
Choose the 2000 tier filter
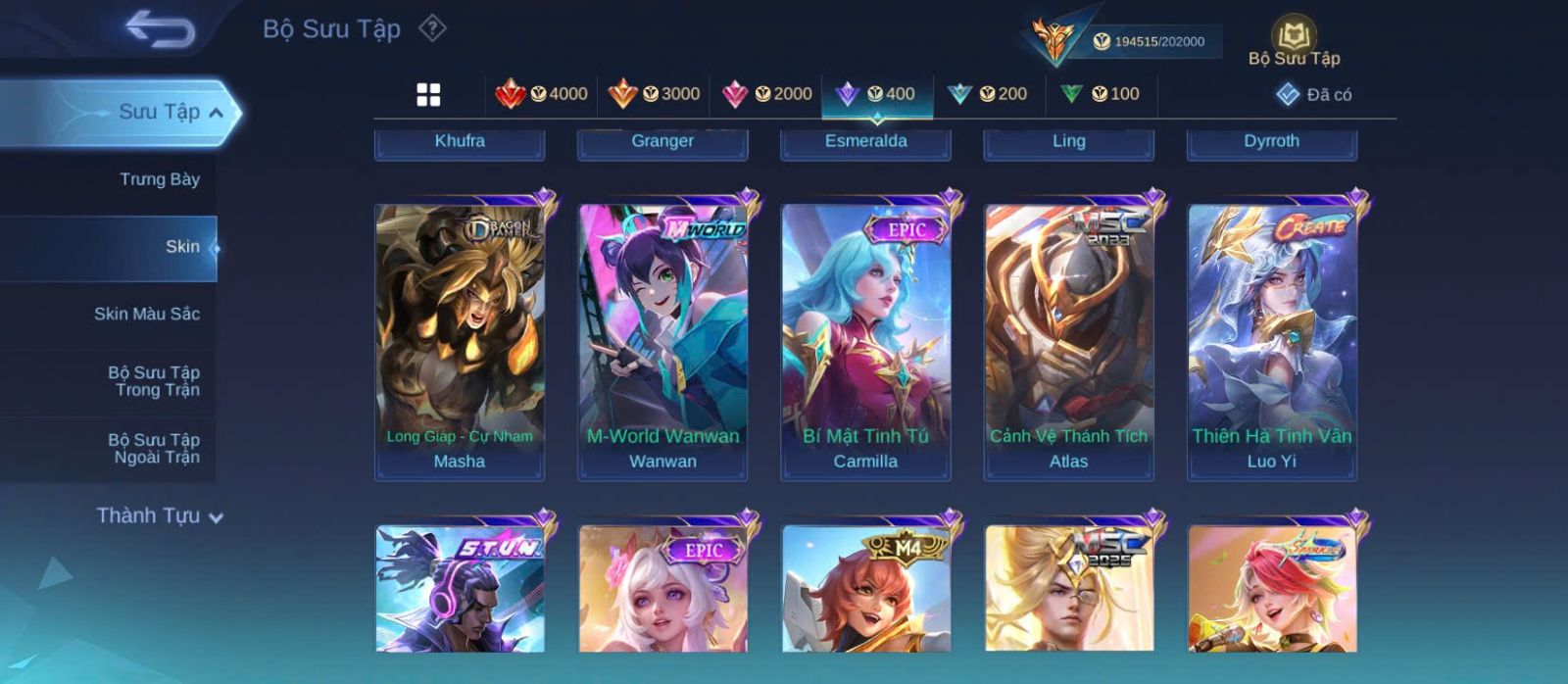[x=766, y=94]
